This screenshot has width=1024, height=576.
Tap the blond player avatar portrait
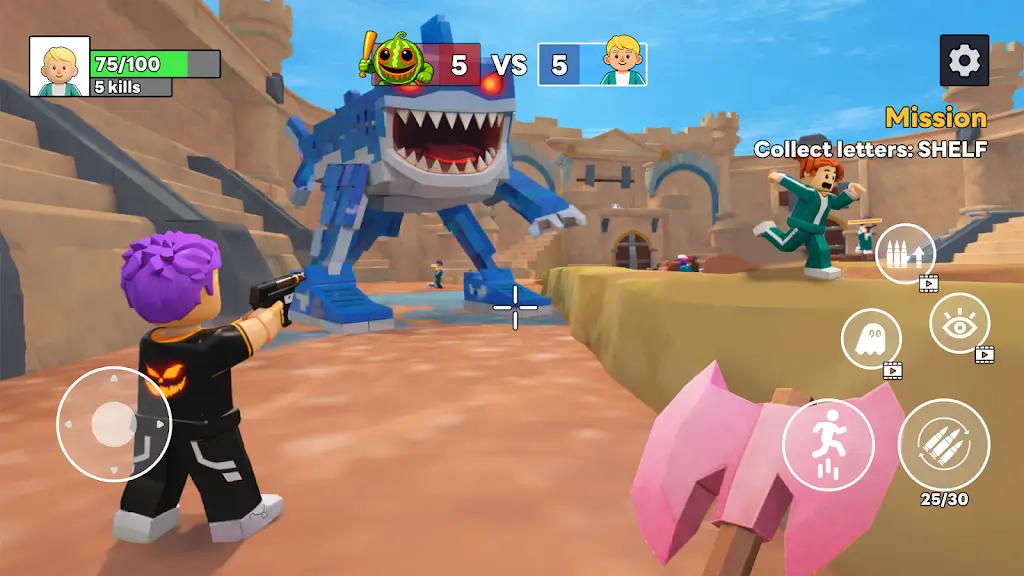tap(59, 67)
